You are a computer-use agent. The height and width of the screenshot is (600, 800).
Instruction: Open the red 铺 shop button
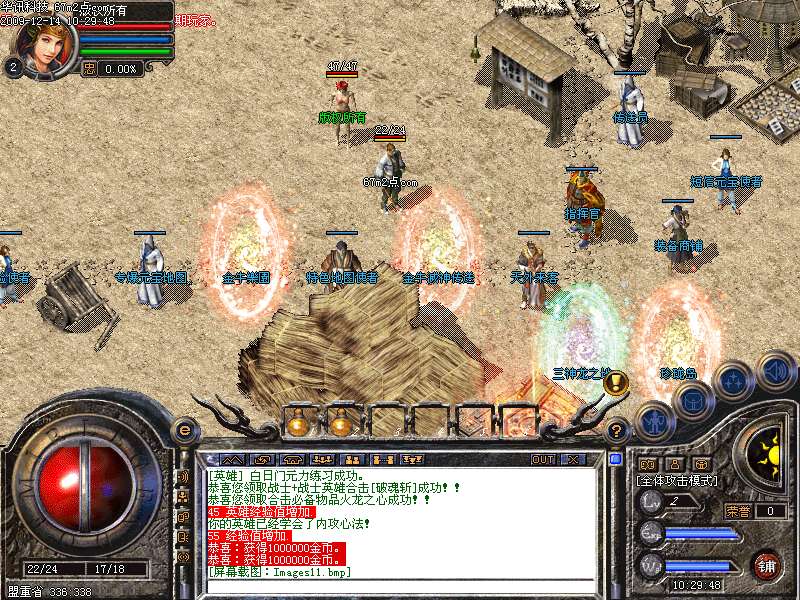pos(767,565)
